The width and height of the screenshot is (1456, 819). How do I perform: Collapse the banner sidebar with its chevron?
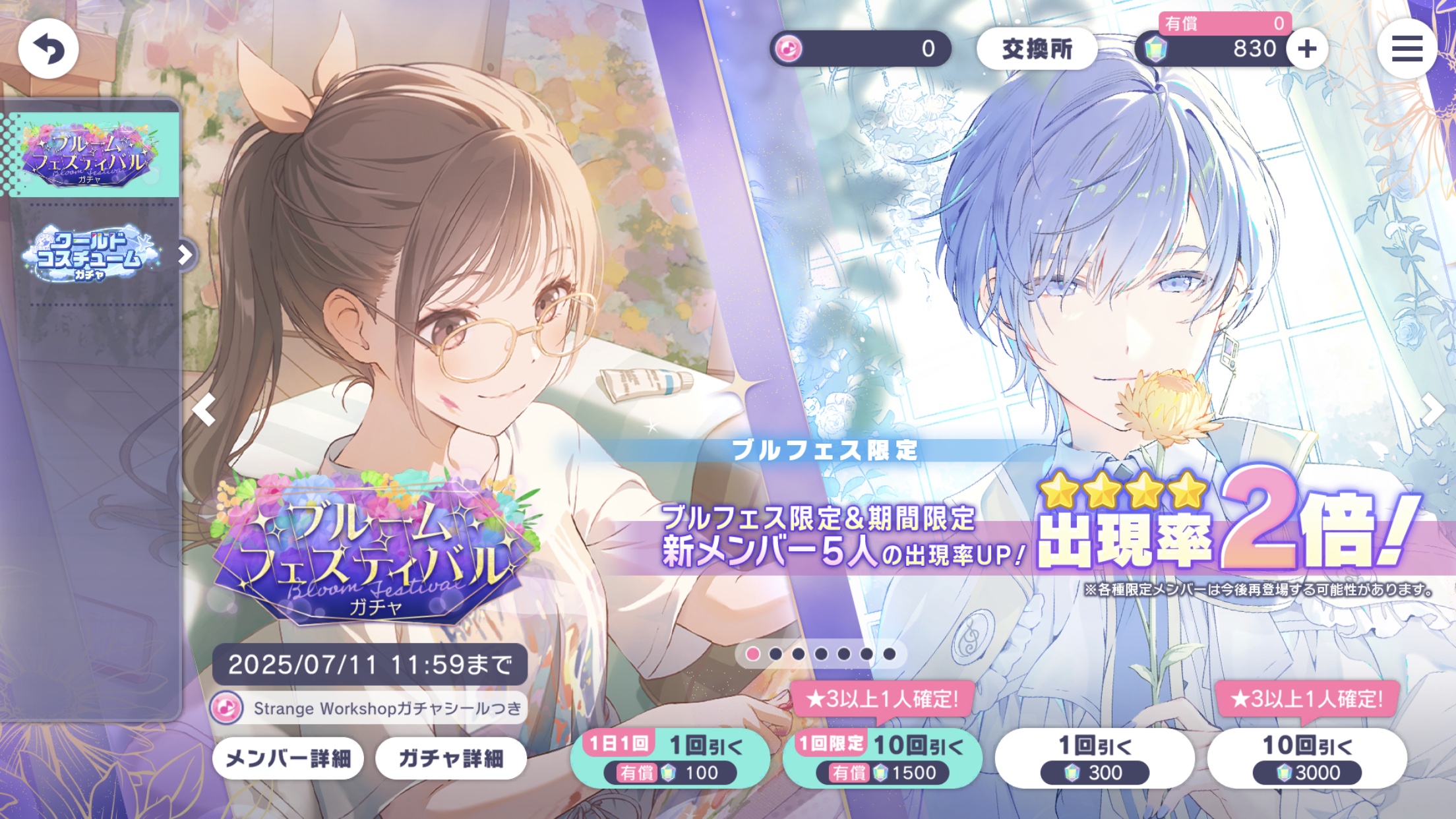point(186,256)
